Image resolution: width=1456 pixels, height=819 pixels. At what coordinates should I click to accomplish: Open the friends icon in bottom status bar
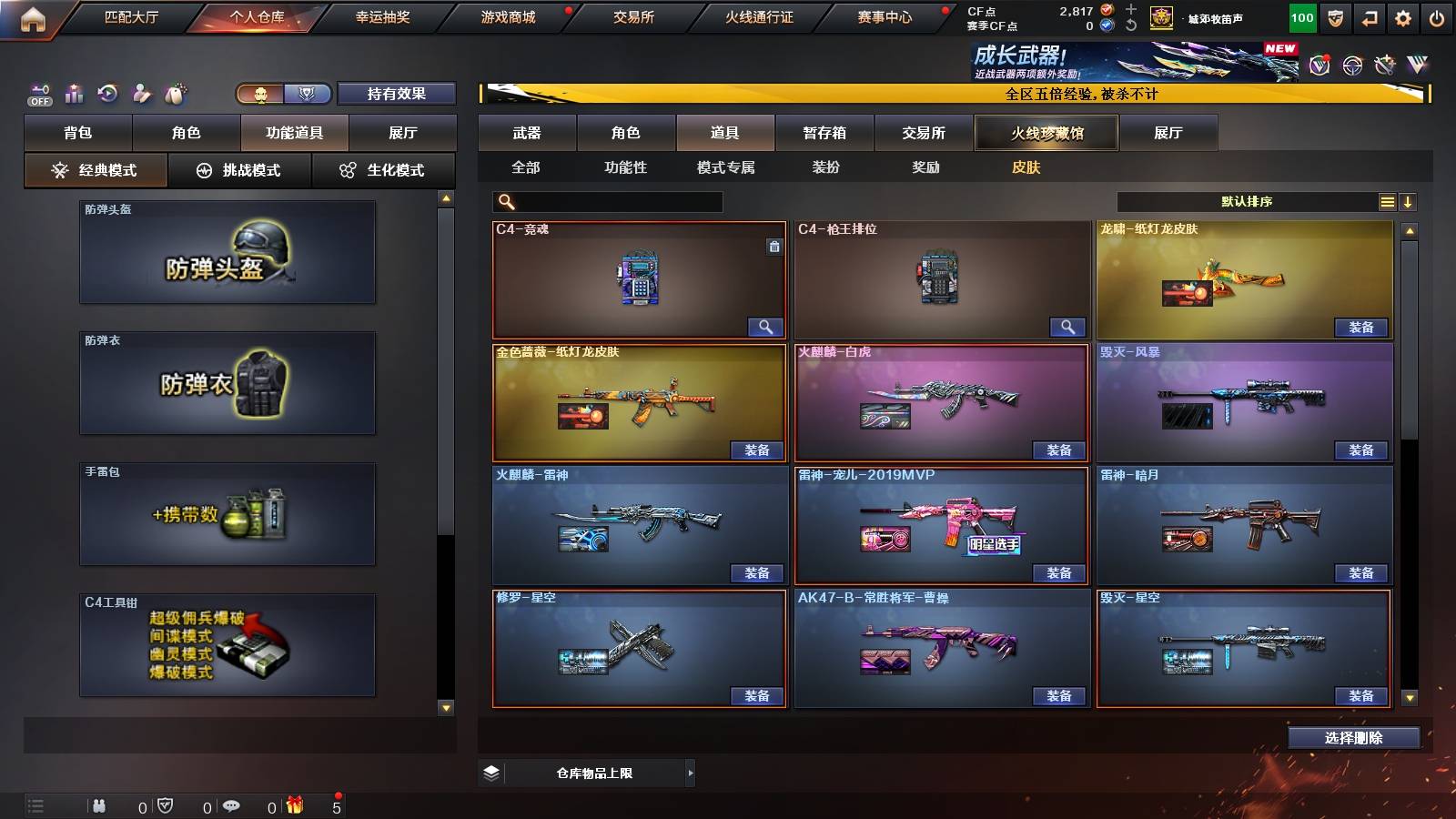coord(98,806)
